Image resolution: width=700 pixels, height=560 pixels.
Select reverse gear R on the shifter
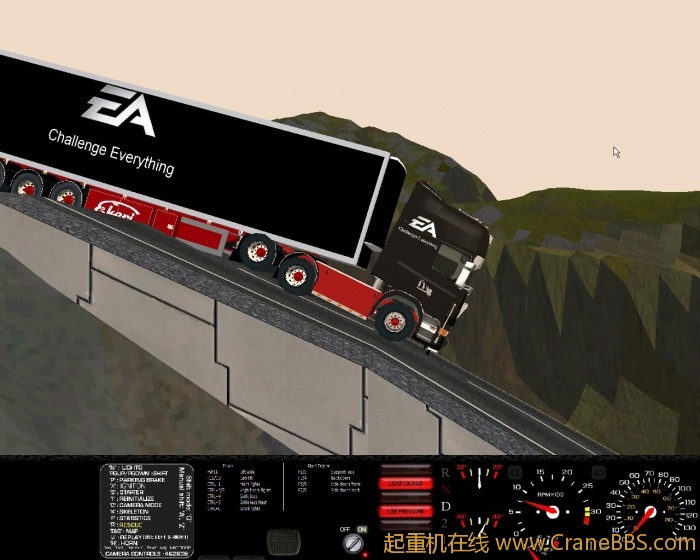(445, 471)
